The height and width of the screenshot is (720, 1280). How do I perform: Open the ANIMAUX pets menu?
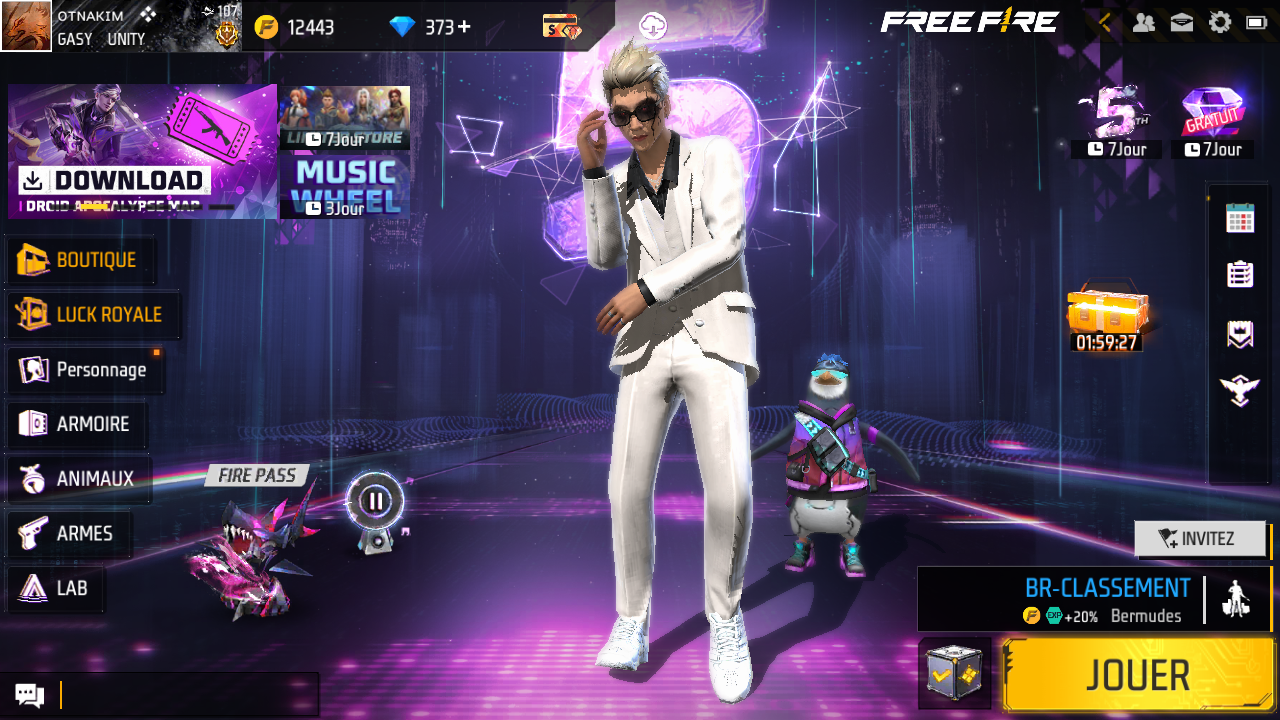point(80,479)
